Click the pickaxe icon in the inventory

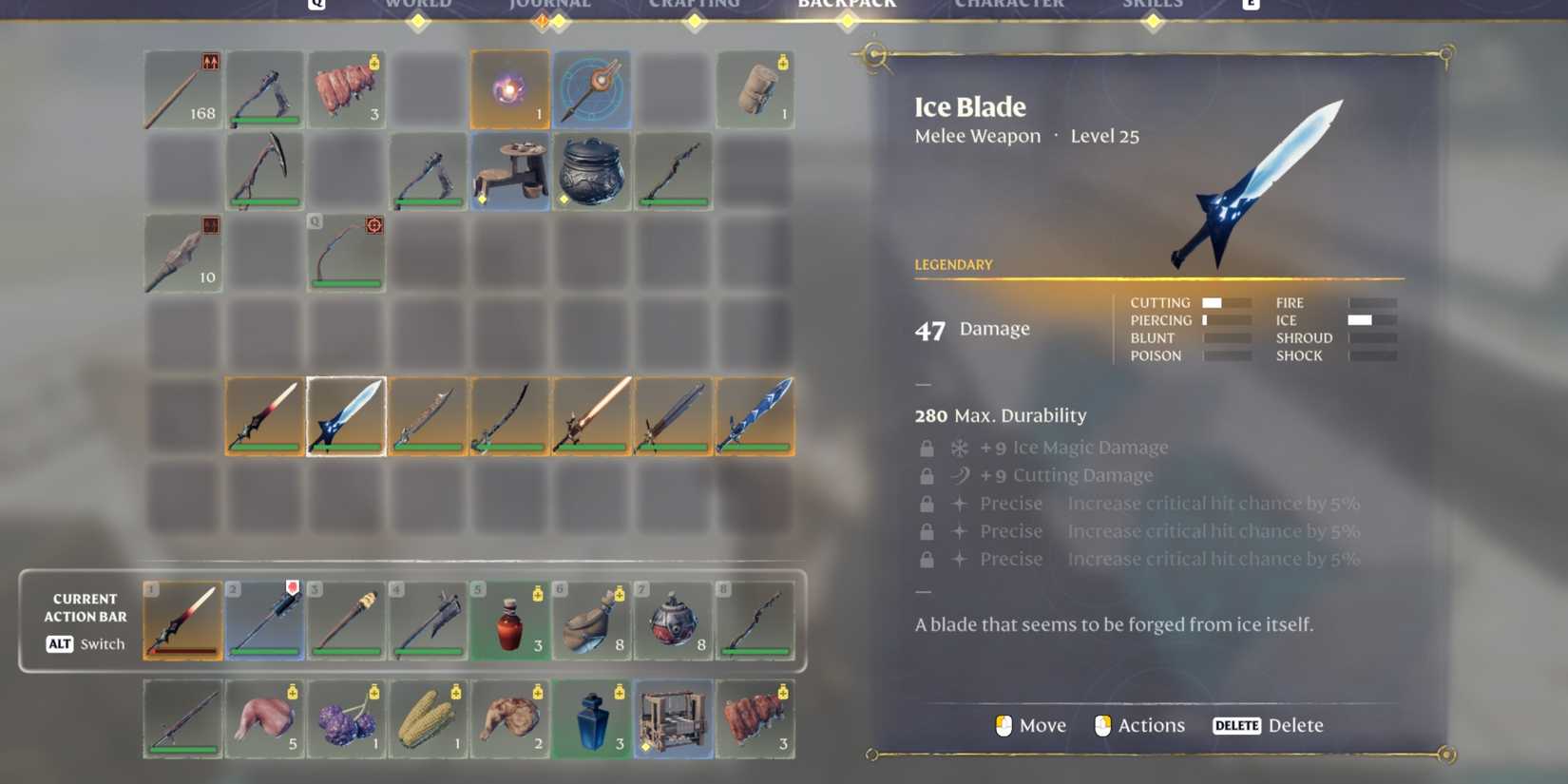coord(264,171)
